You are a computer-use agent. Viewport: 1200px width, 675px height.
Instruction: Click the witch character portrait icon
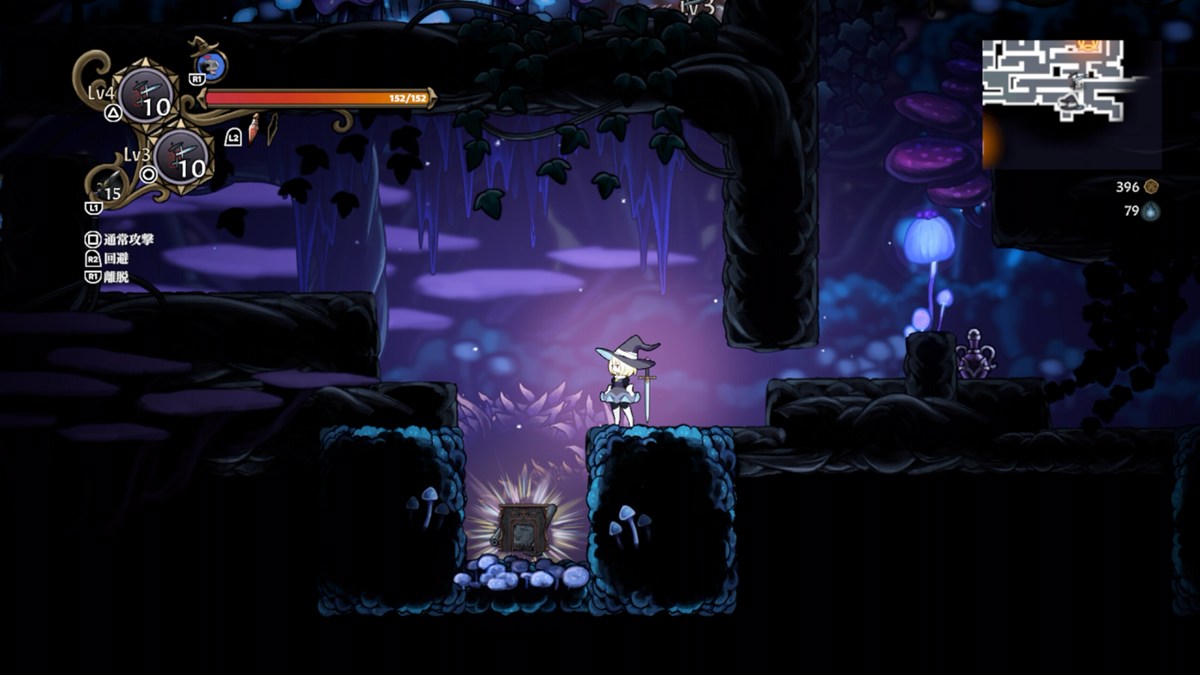tap(212, 66)
